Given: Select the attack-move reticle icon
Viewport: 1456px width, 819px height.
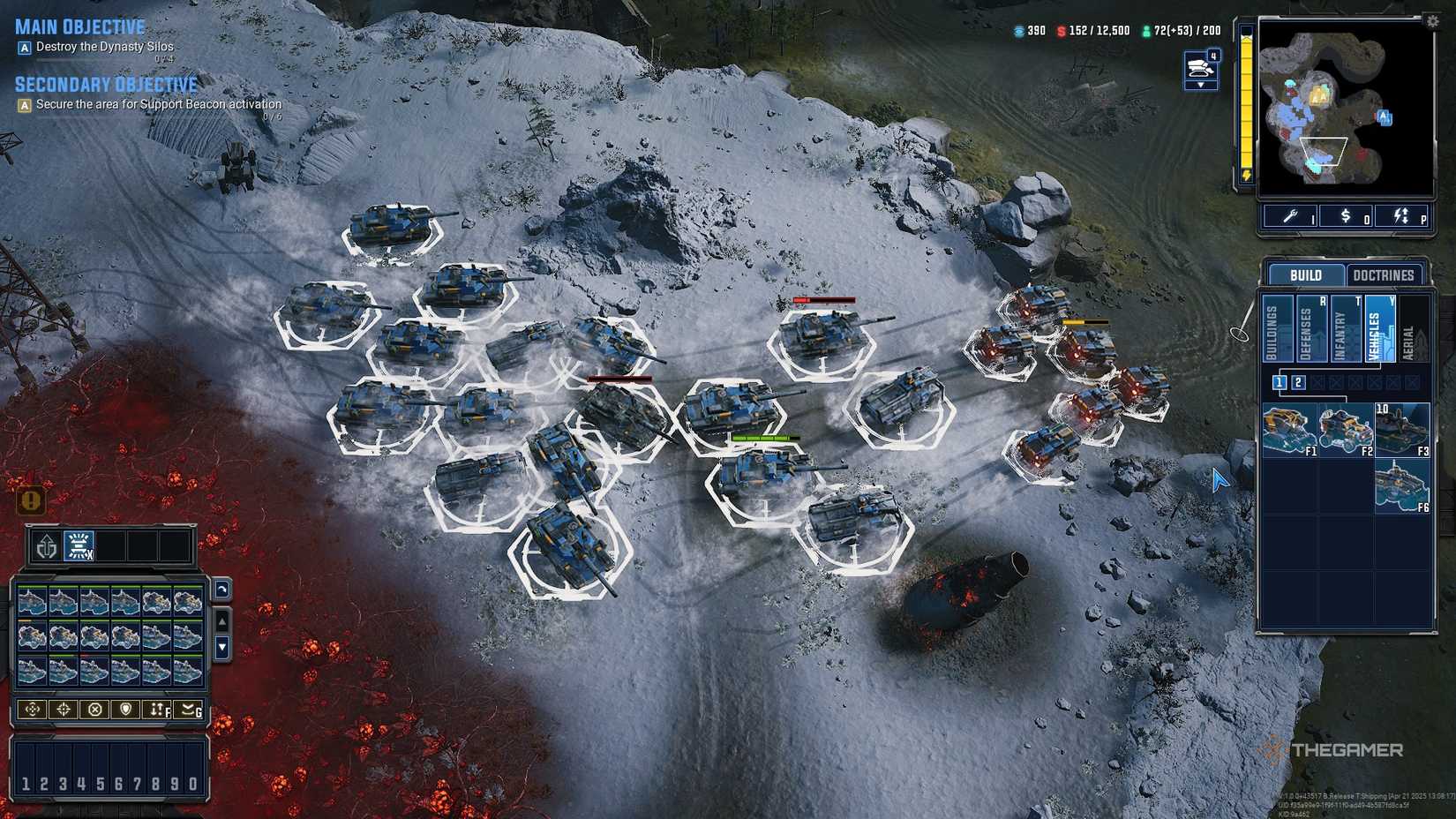Looking at the screenshot, I should [63, 708].
